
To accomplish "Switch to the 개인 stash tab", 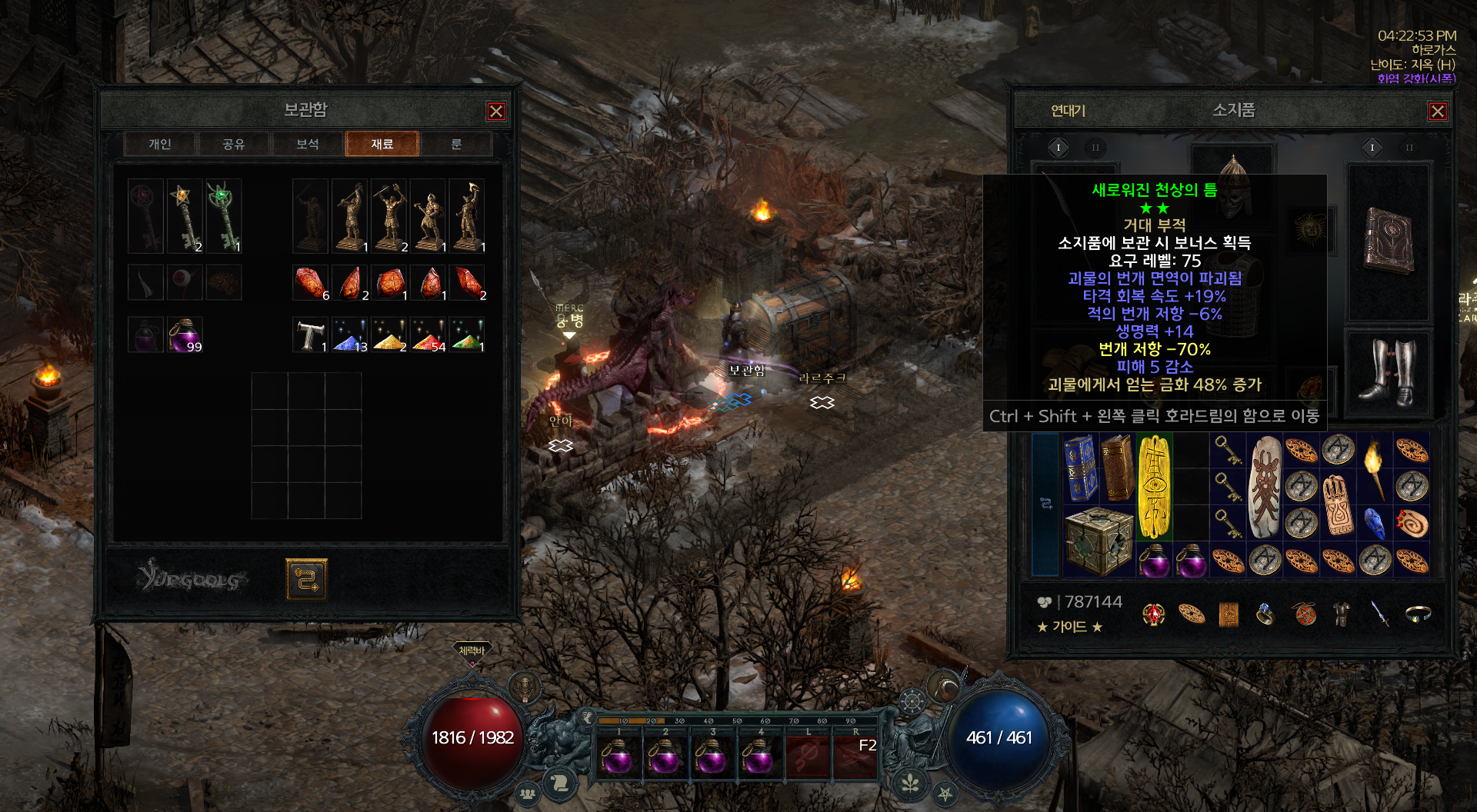I will pos(160,144).
